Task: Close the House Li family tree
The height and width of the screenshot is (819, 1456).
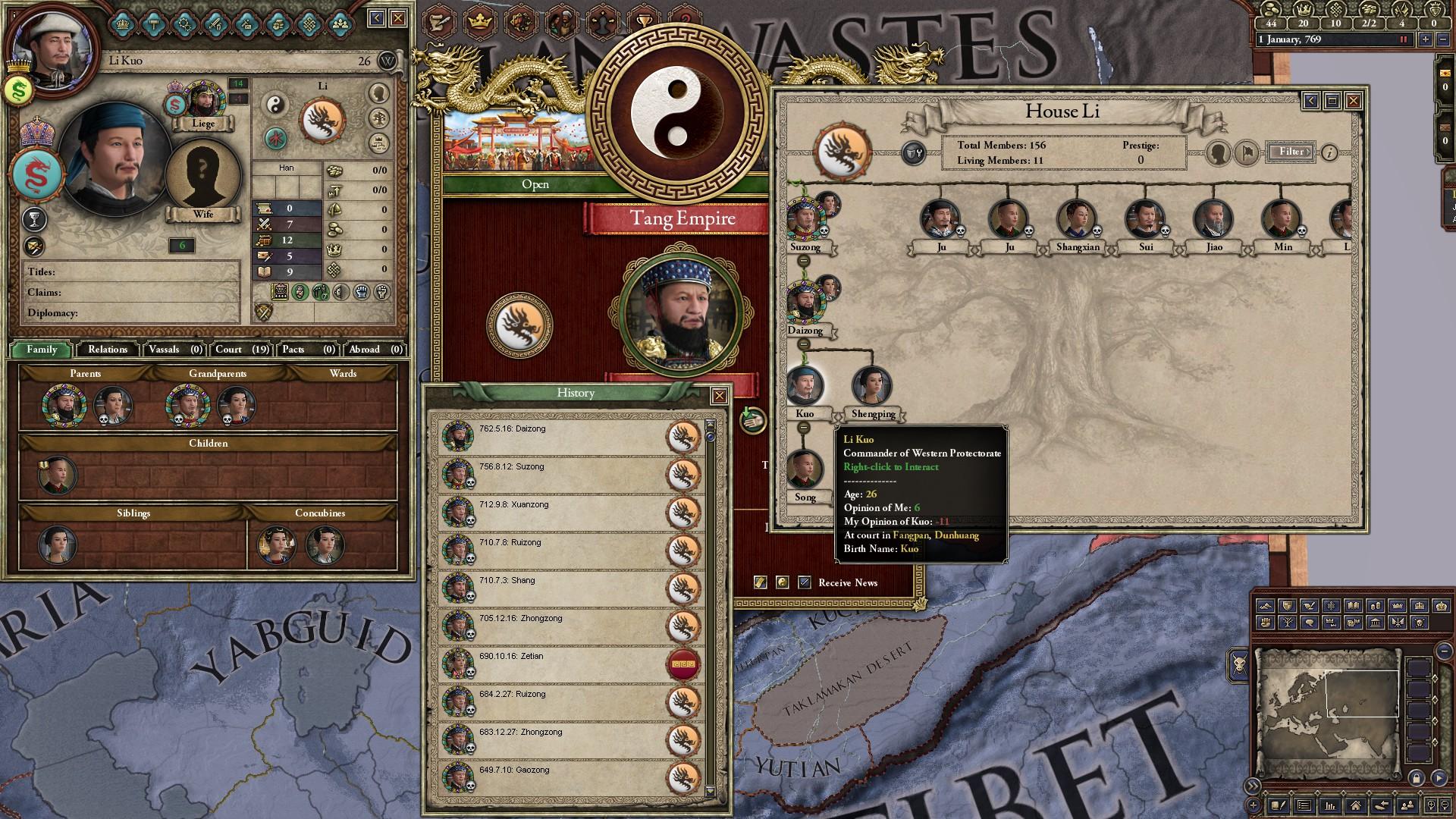Action: pyautogui.click(x=1353, y=100)
